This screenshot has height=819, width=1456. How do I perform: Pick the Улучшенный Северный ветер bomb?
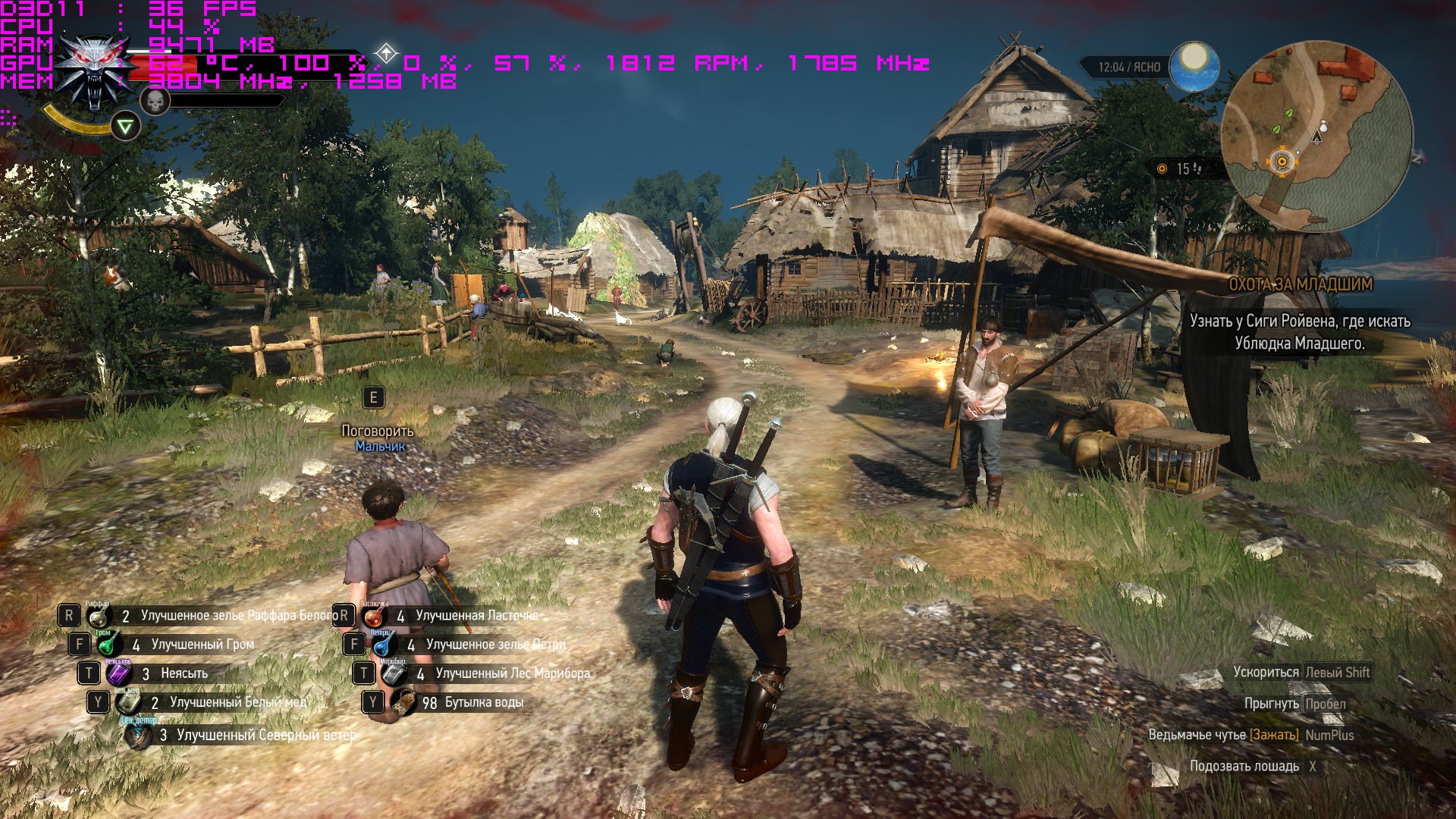[x=138, y=734]
